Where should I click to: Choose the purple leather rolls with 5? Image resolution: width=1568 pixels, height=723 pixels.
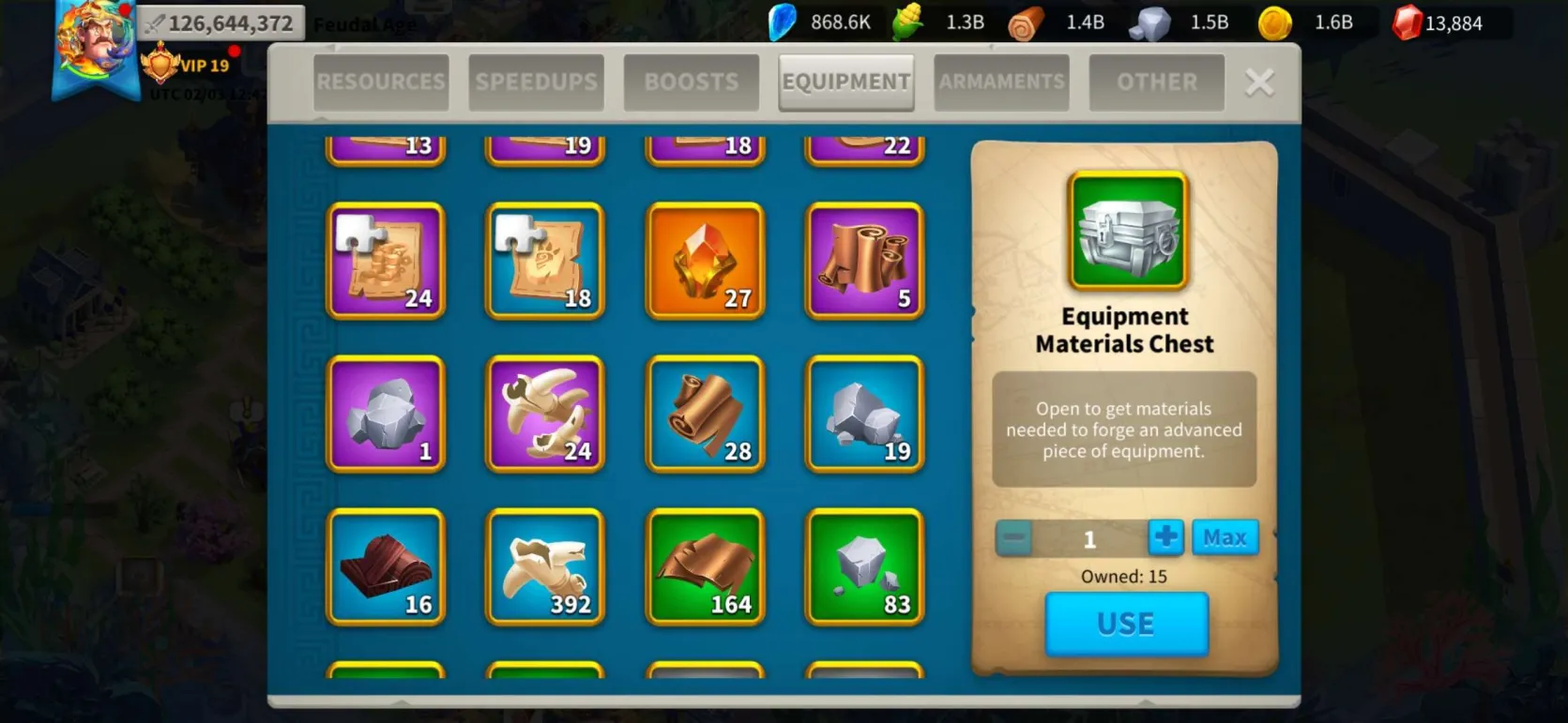click(864, 261)
